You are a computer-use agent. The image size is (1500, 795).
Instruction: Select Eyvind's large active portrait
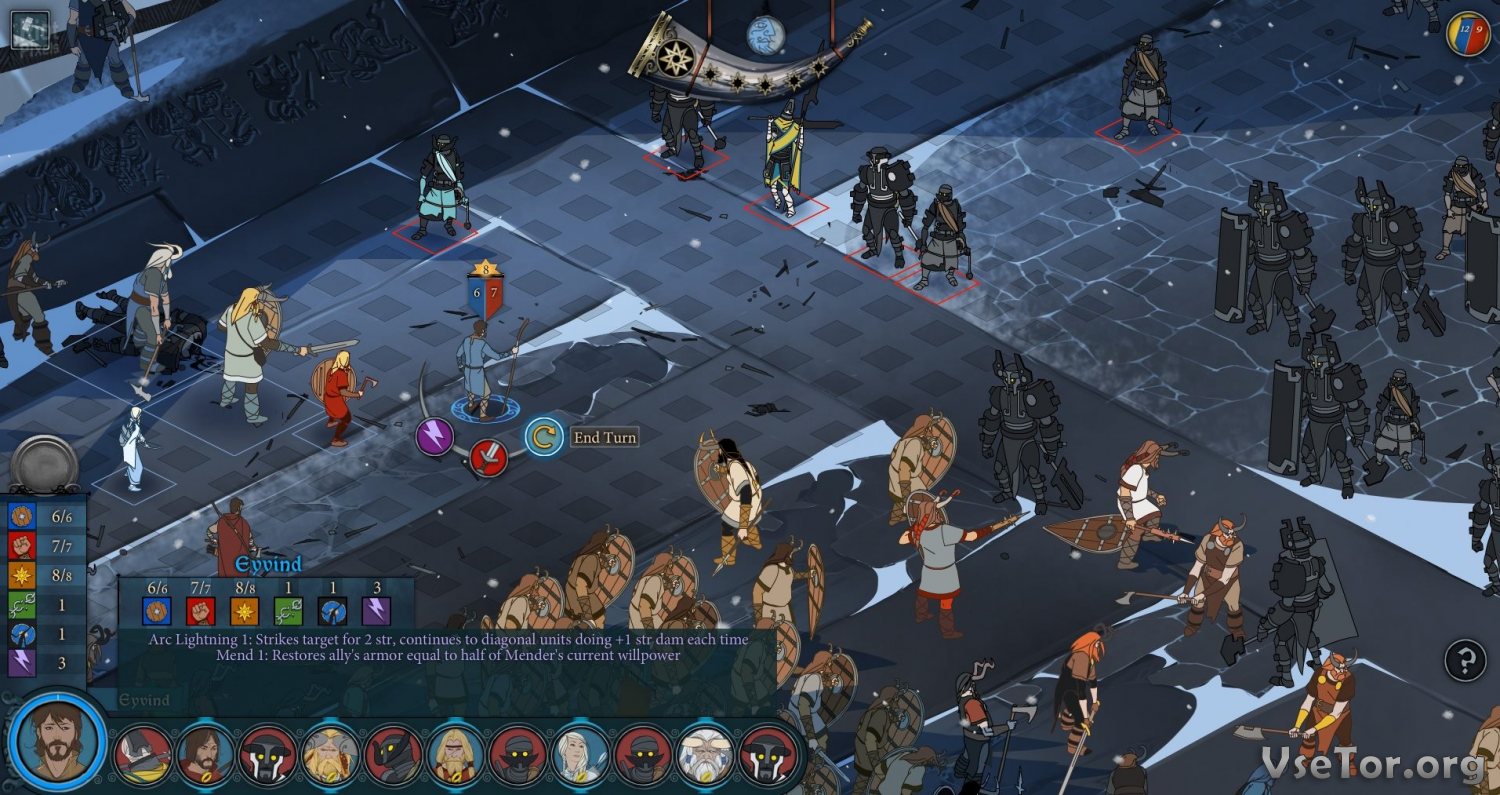coord(57,740)
